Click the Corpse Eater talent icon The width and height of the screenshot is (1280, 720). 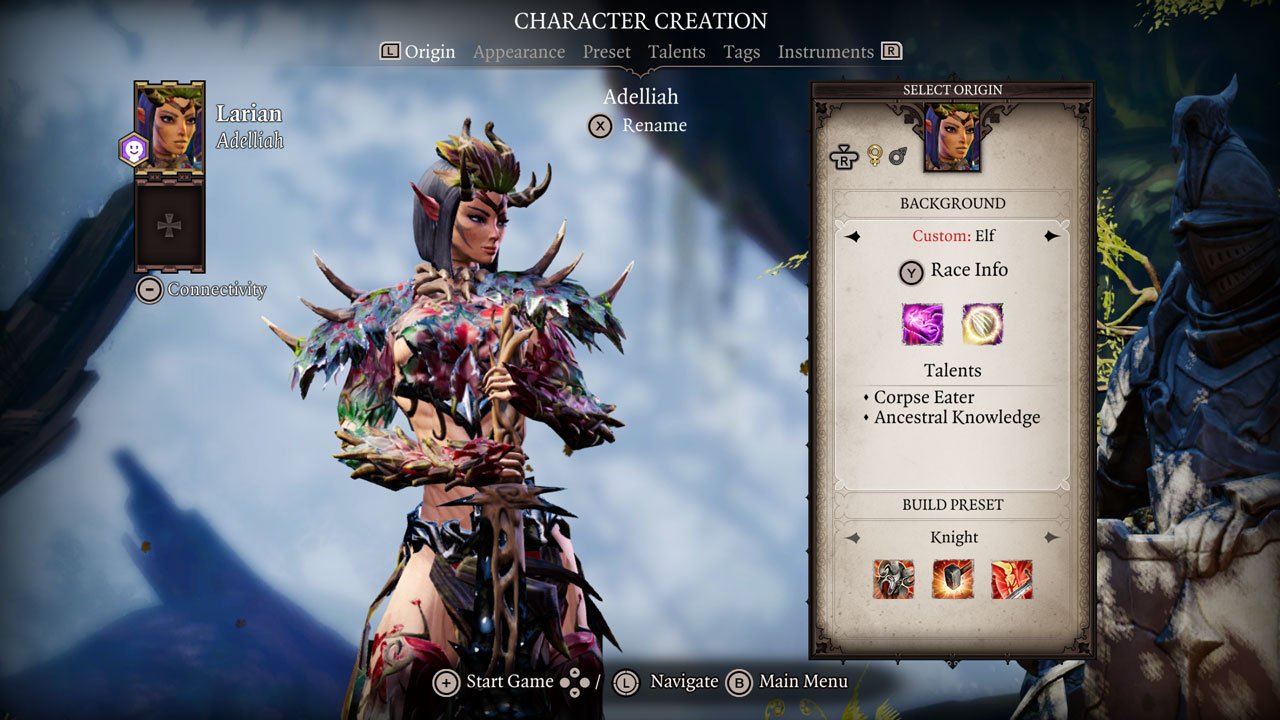click(x=921, y=325)
